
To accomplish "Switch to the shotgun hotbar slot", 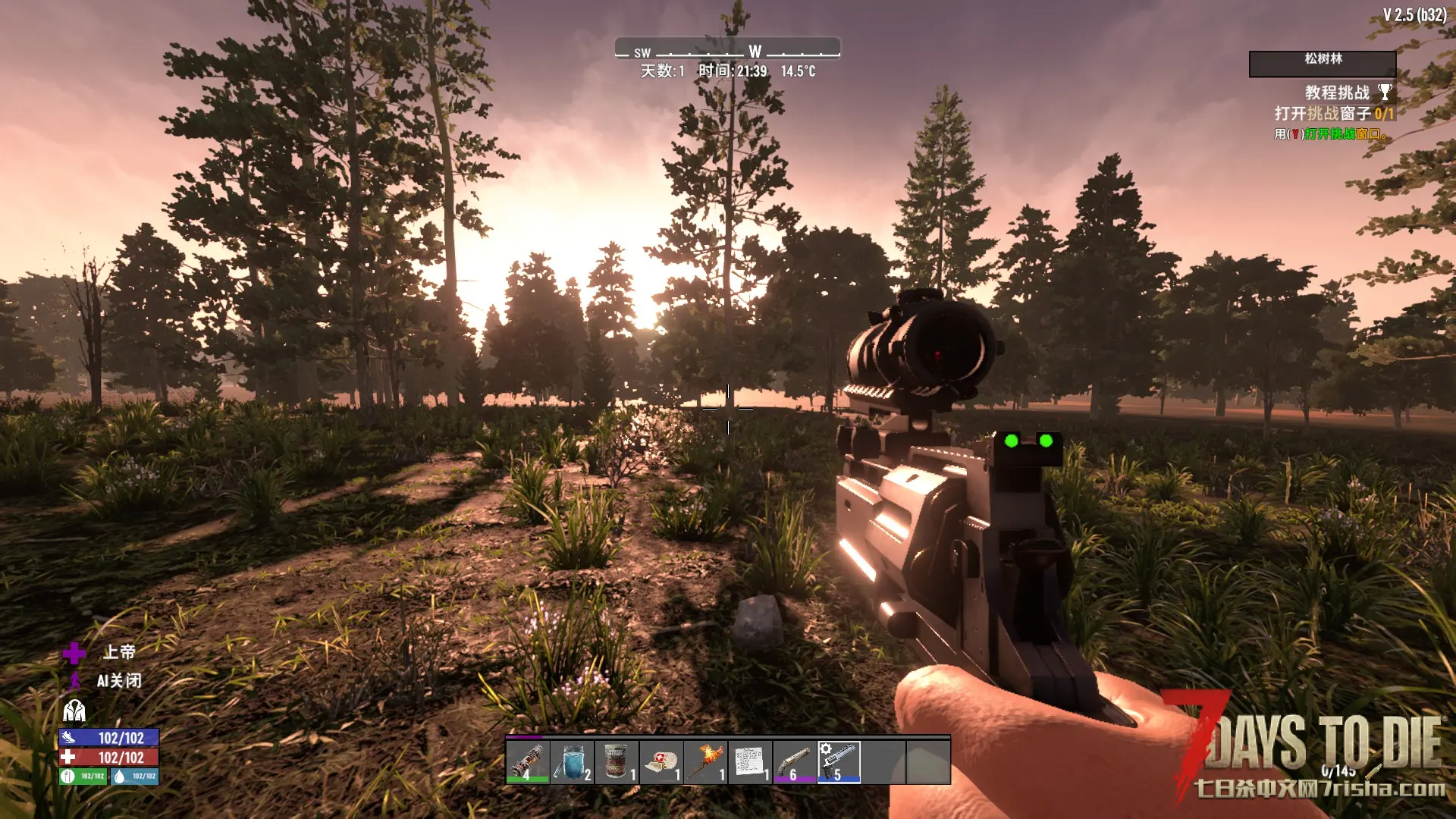I will pyautogui.click(x=795, y=761).
